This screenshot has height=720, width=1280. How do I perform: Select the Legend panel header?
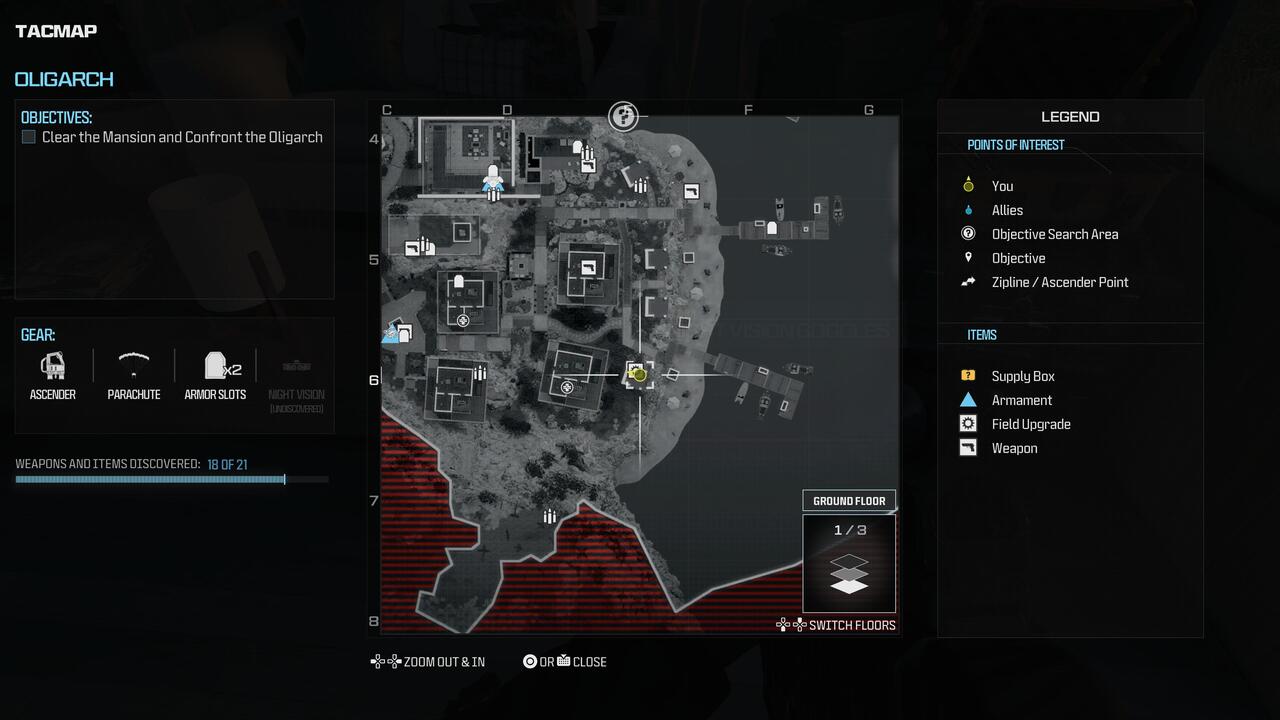click(1069, 116)
